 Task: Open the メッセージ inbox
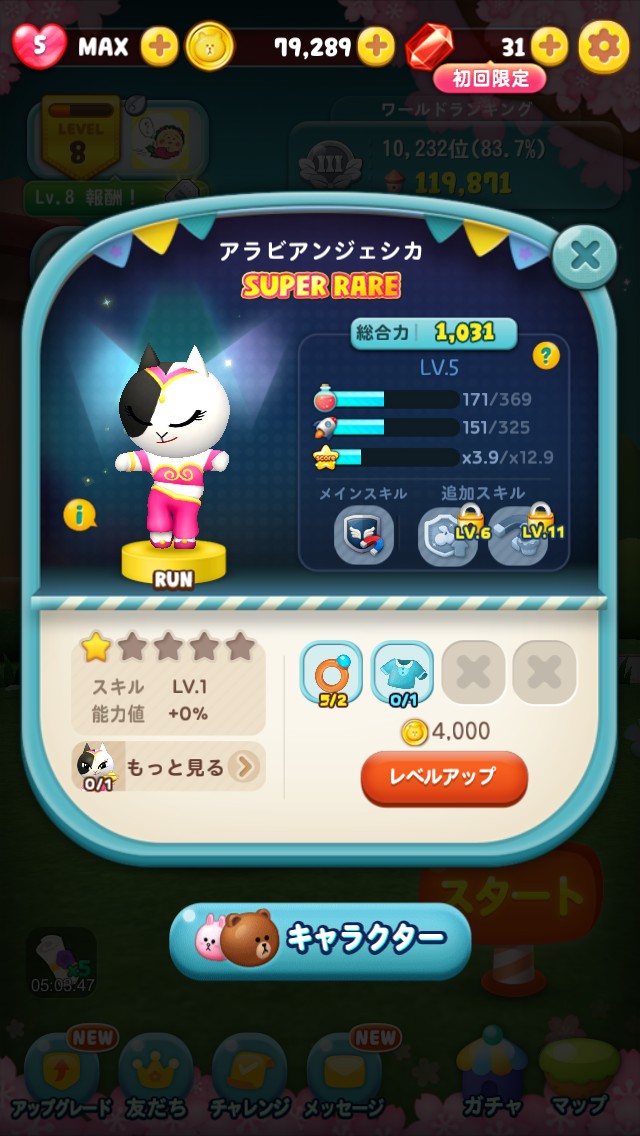pos(345,1075)
